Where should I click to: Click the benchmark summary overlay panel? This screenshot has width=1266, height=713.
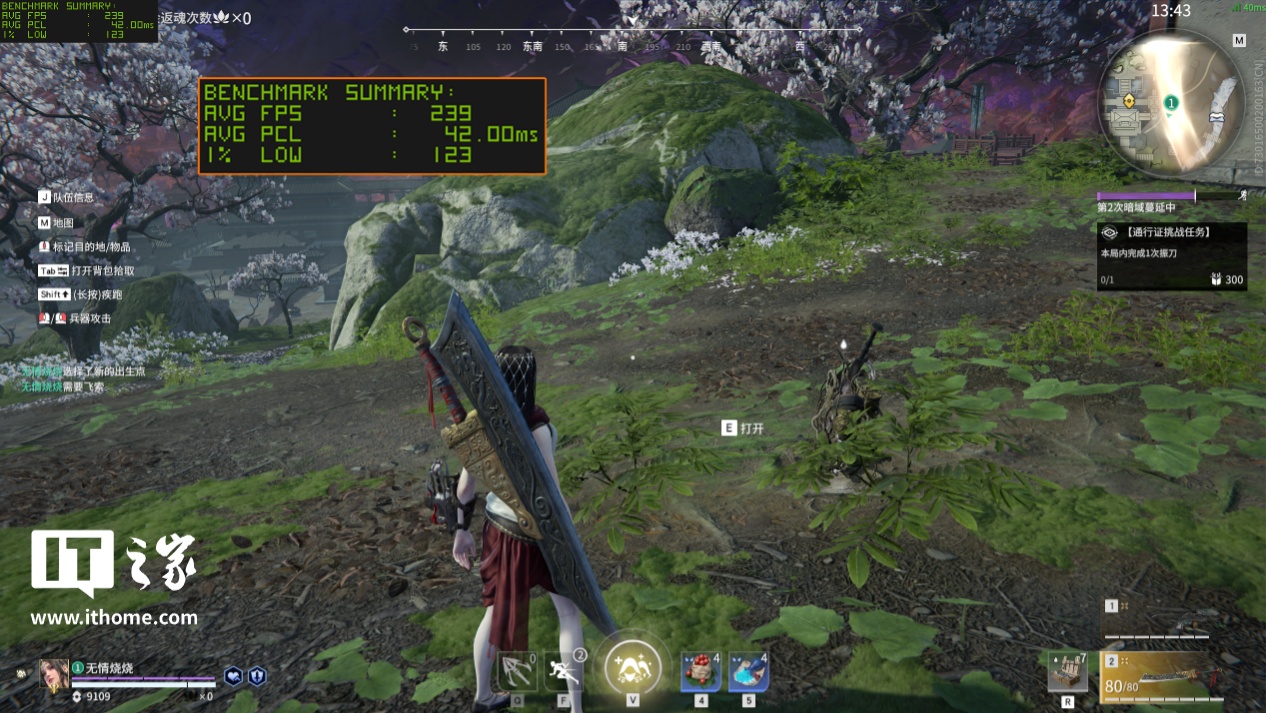pos(372,126)
